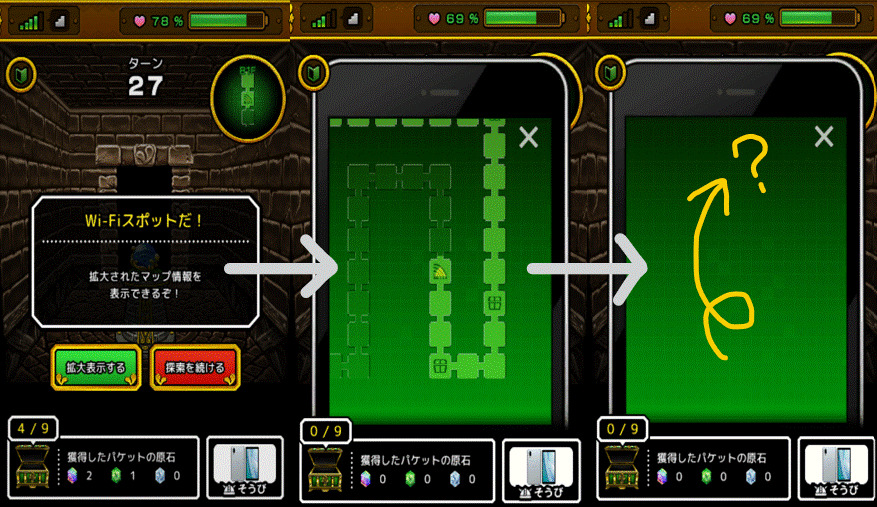The height and width of the screenshot is (507, 877).
Task: Tap the green 拡大表示する button
Action: 95,367
